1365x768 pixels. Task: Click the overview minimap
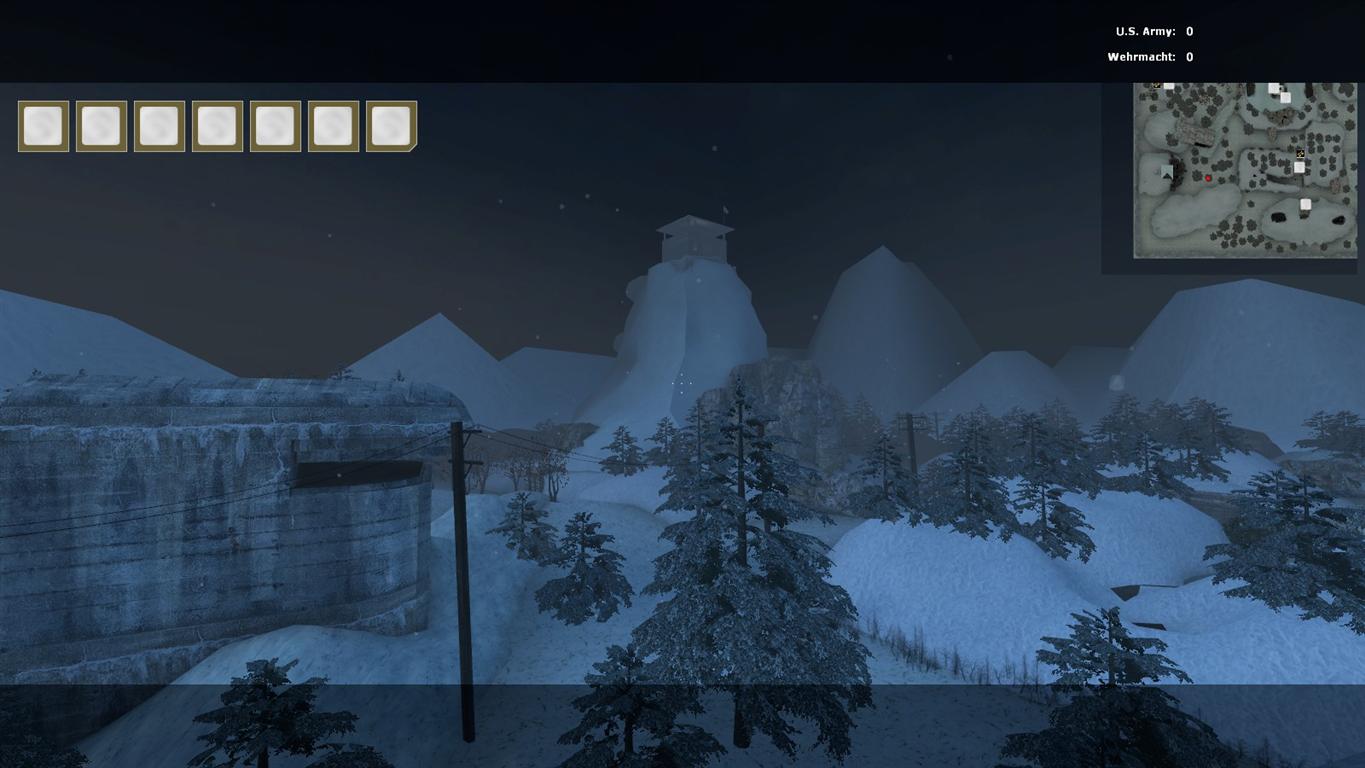pos(1244,170)
